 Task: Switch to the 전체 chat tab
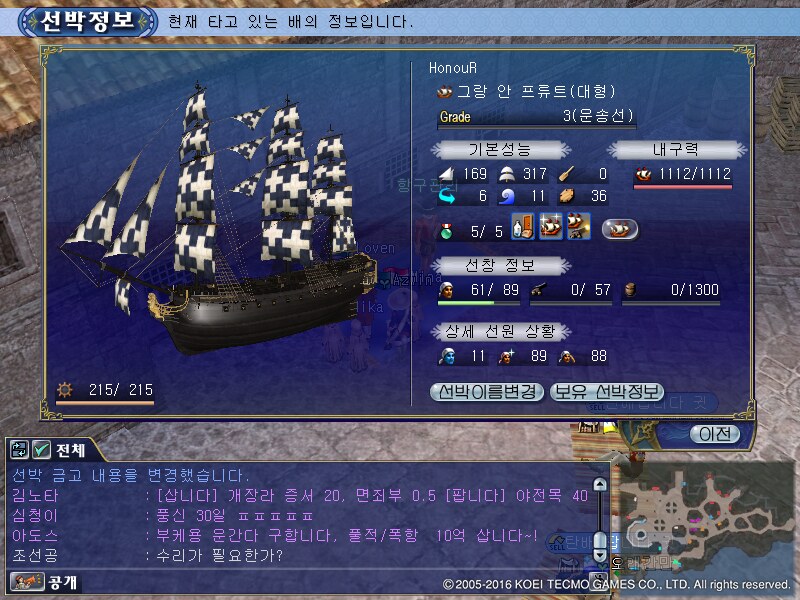point(70,450)
